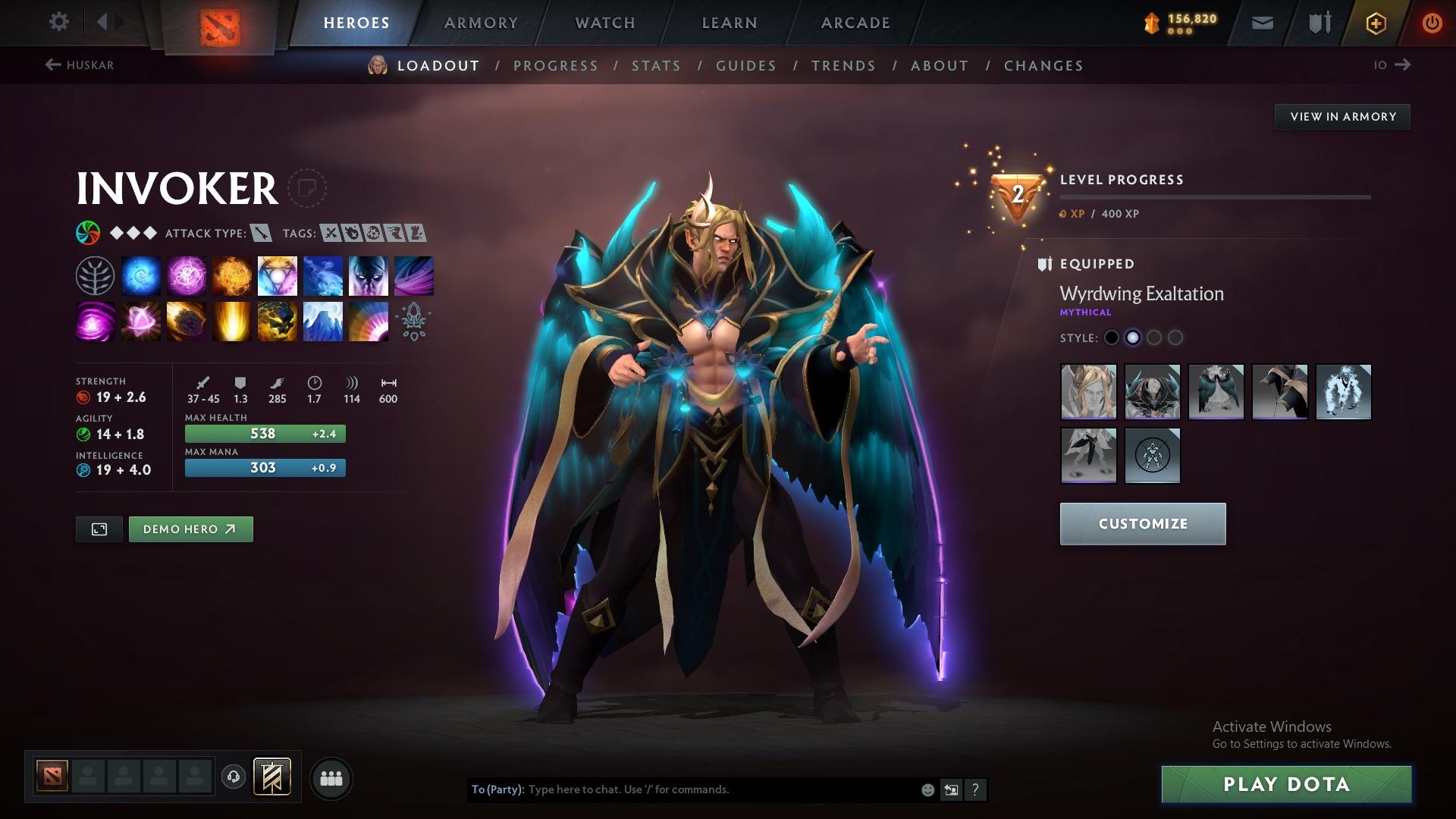Choose the fourth equipped style dot
This screenshot has height=819, width=1456.
1176,338
